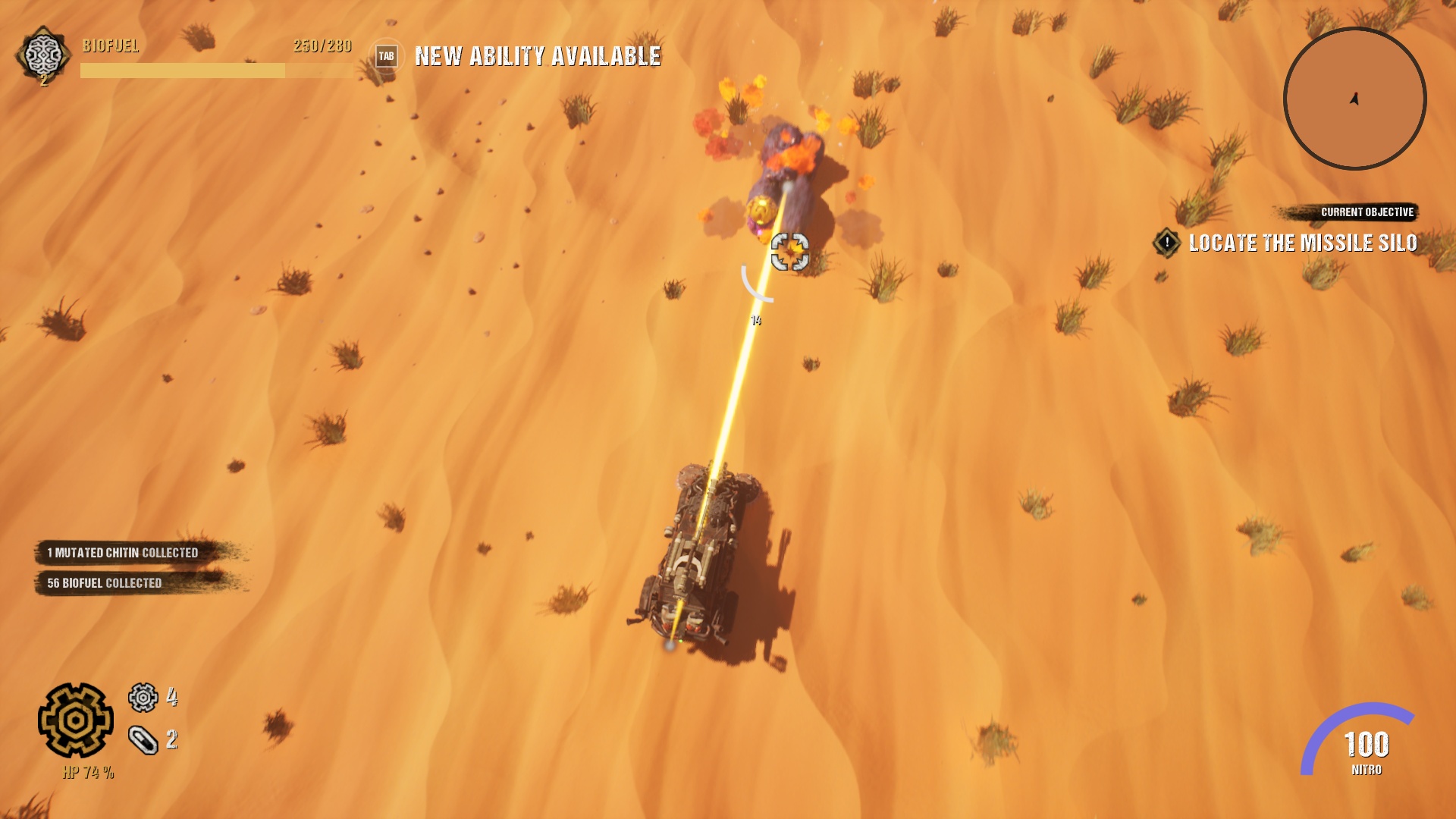Select the Locate the Missile Silo objective
The image size is (1456, 819).
coord(1301,243)
